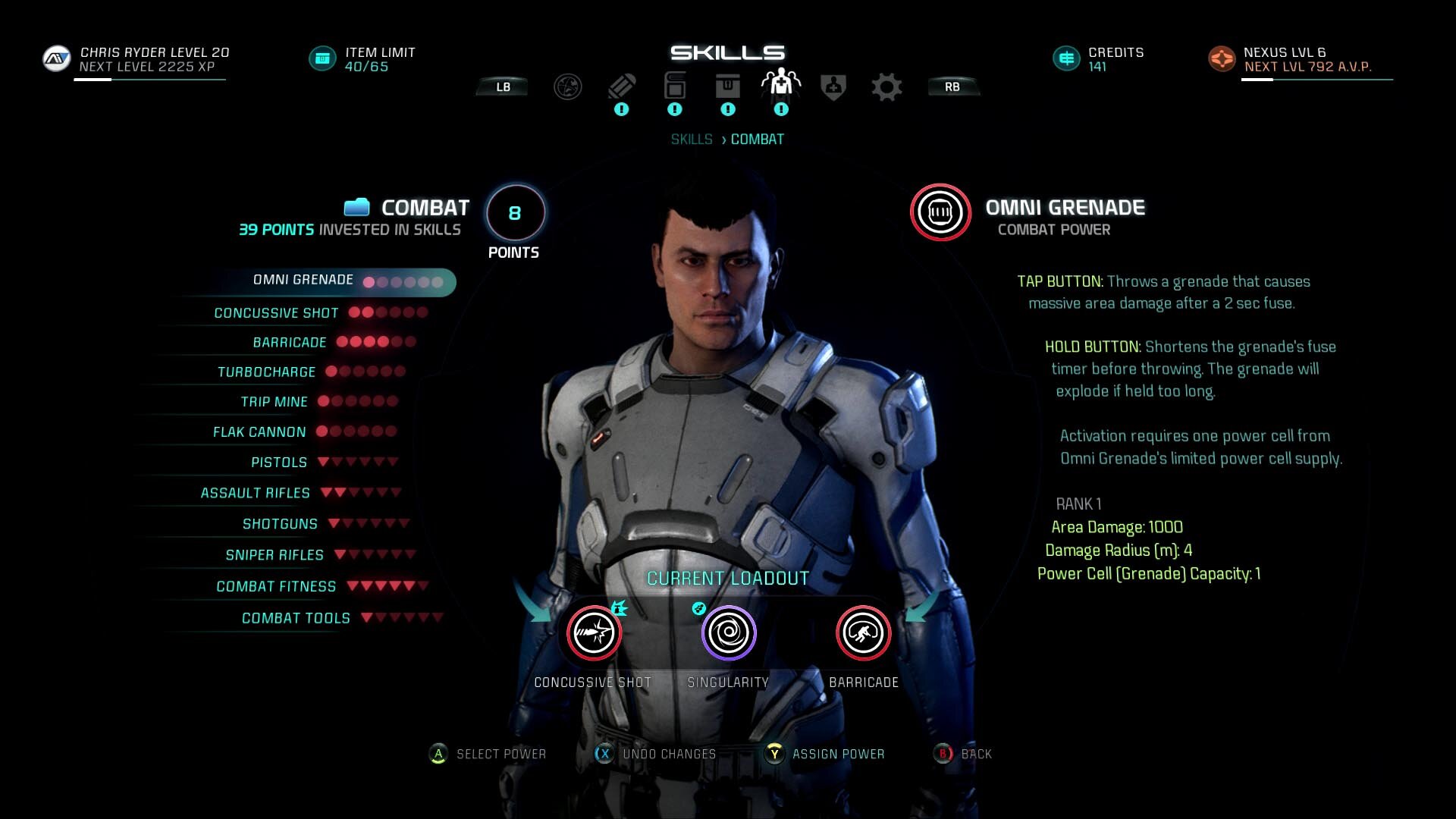Select the Omni Grenade skill row
Image resolution: width=1456 pixels, height=819 pixels.
click(x=303, y=281)
